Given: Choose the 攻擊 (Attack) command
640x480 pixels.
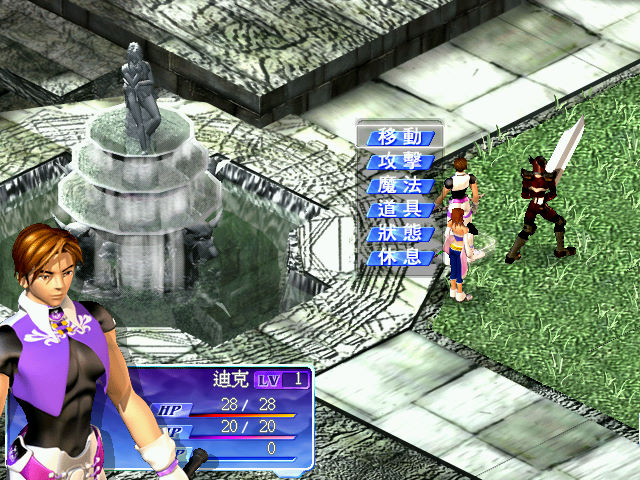Looking at the screenshot, I should coord(400,161).
